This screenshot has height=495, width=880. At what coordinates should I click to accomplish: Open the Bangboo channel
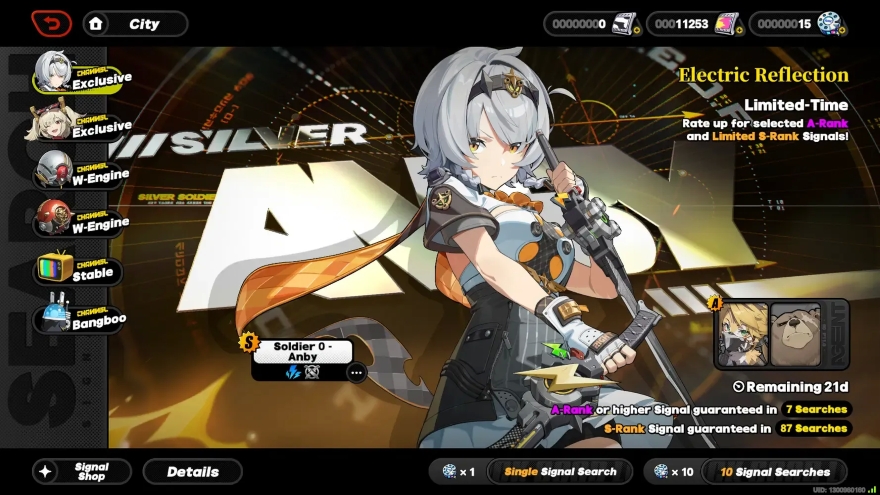pos(79,320)
